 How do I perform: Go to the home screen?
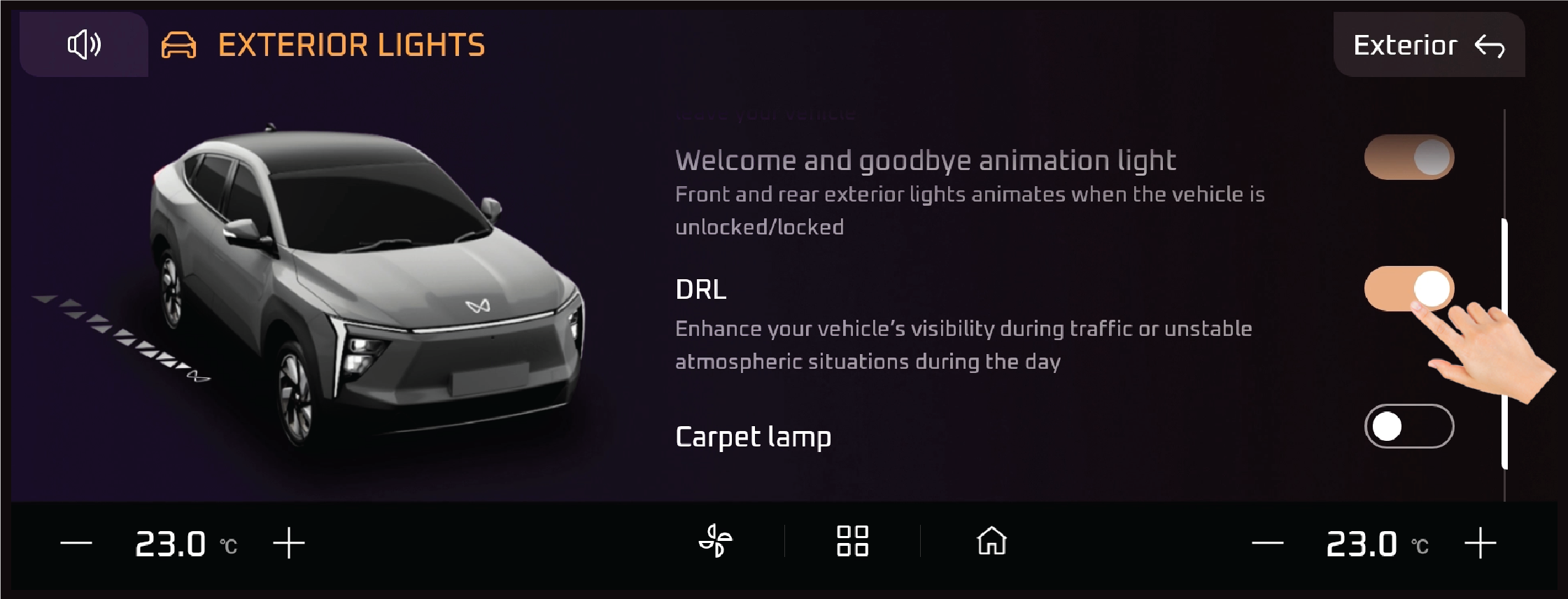[x=991, y=541]
